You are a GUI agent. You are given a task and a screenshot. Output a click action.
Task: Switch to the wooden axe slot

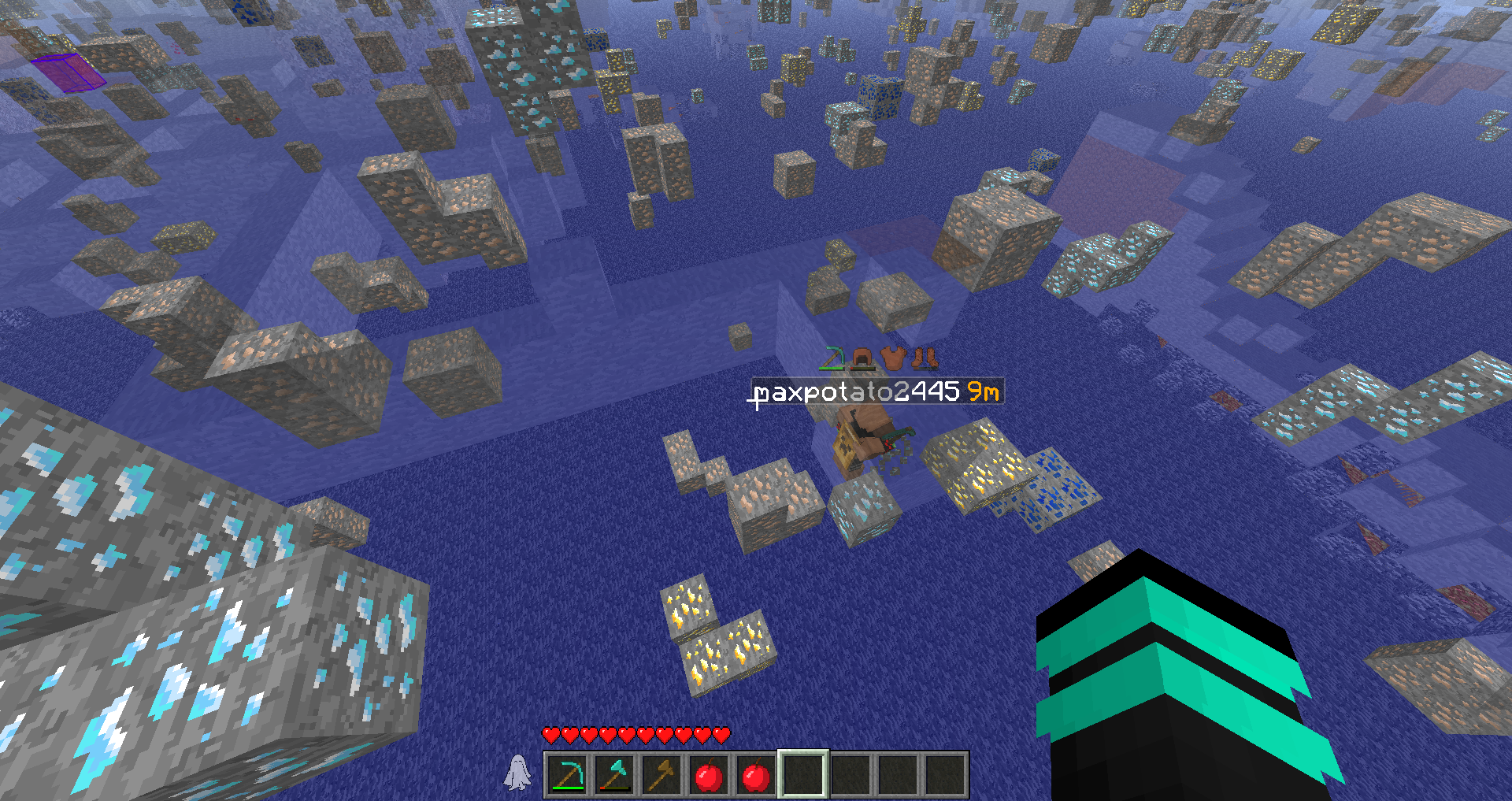coord(661,775)
